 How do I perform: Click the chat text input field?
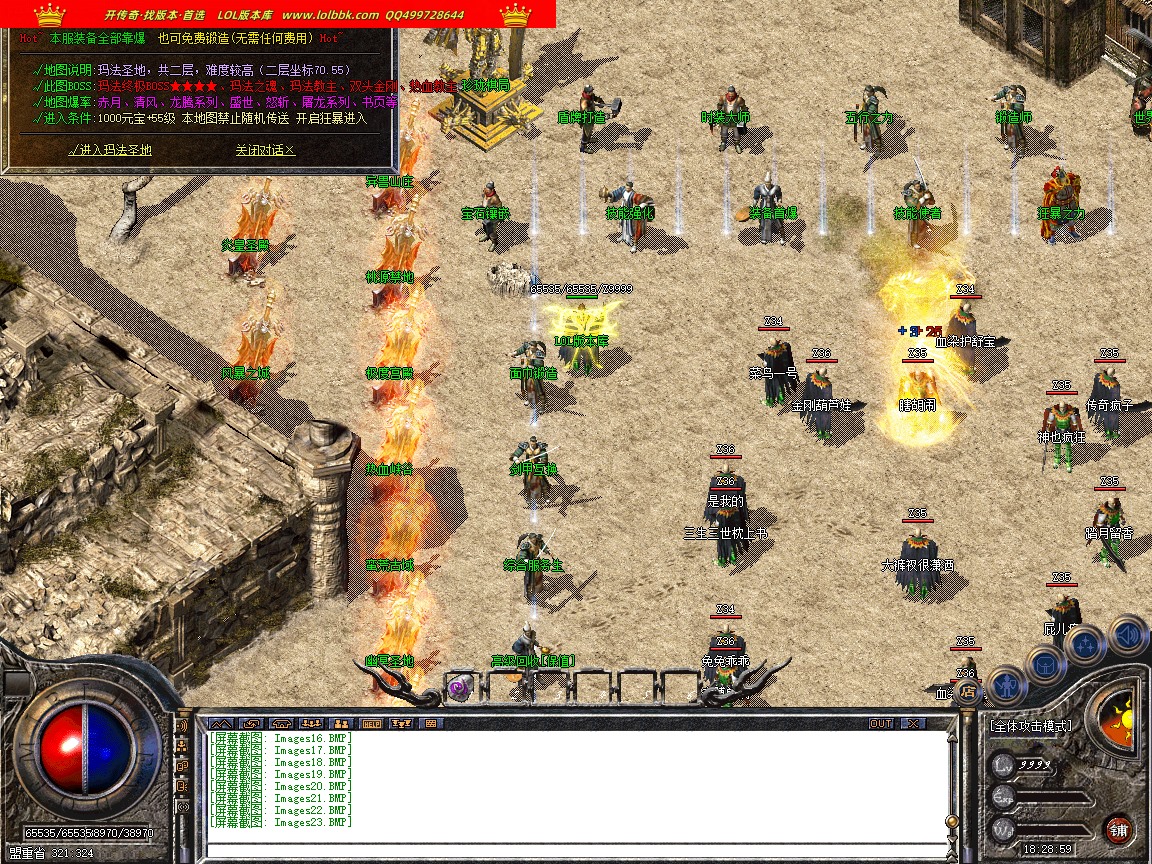pos(575,850)
